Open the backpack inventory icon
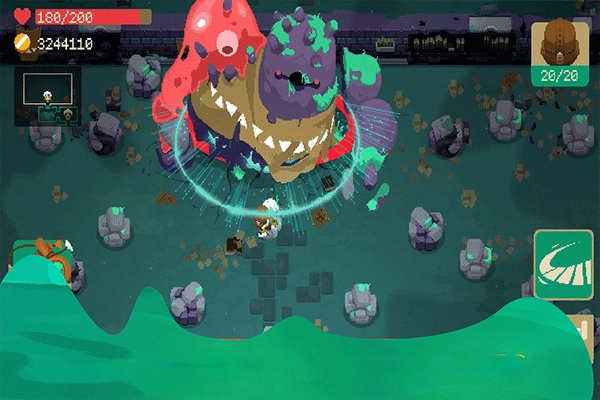The height and width of the screenshot is (400, 600). [x=558, y=45]
